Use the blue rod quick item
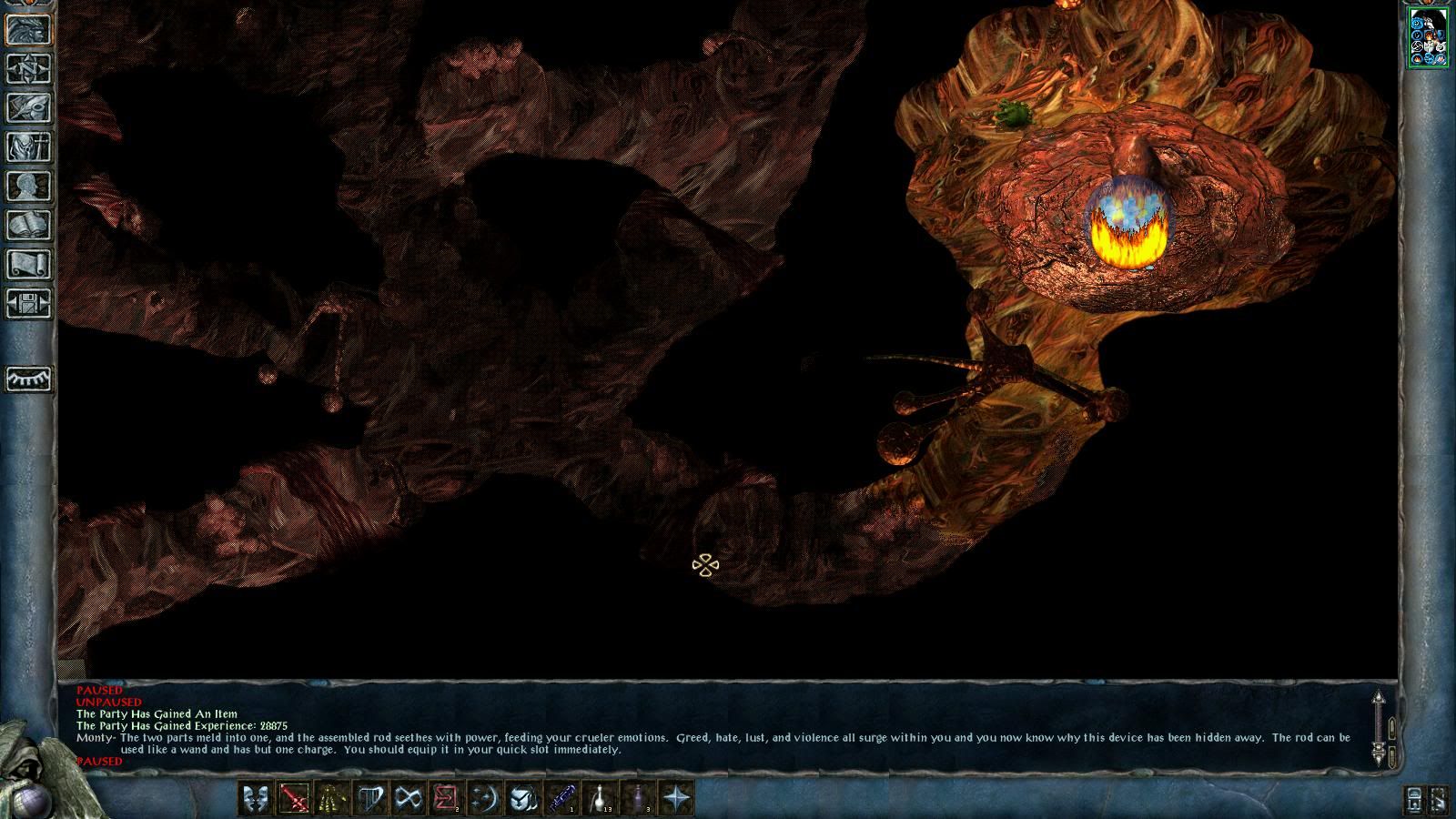Image resolution: width=1456 pixels, height=819 pixels. pos(561,799)
